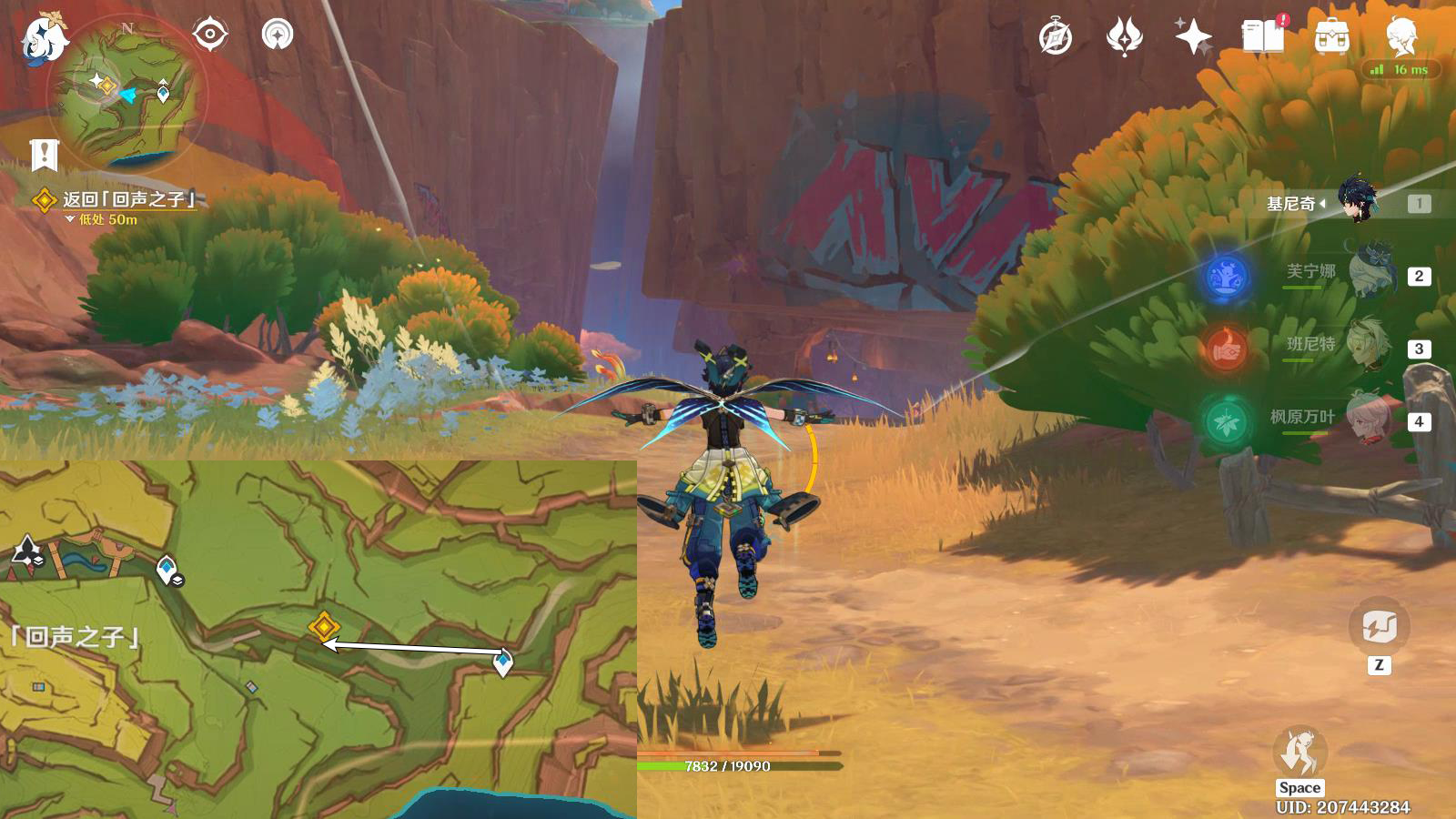Select the blue teleport waypoint at arrow end
This screenshot has height=819, width=1456.
pos(502,662)
